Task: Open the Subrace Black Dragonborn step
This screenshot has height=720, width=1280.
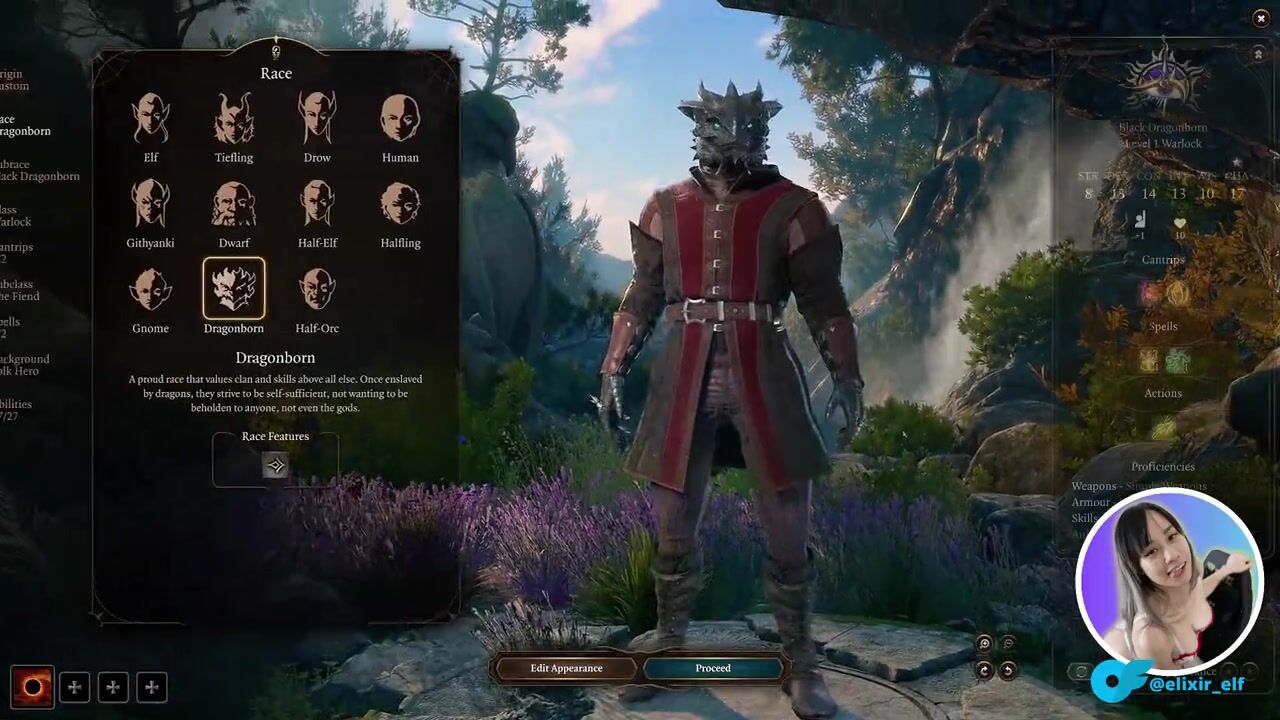Action: click(x=38, y=170)
